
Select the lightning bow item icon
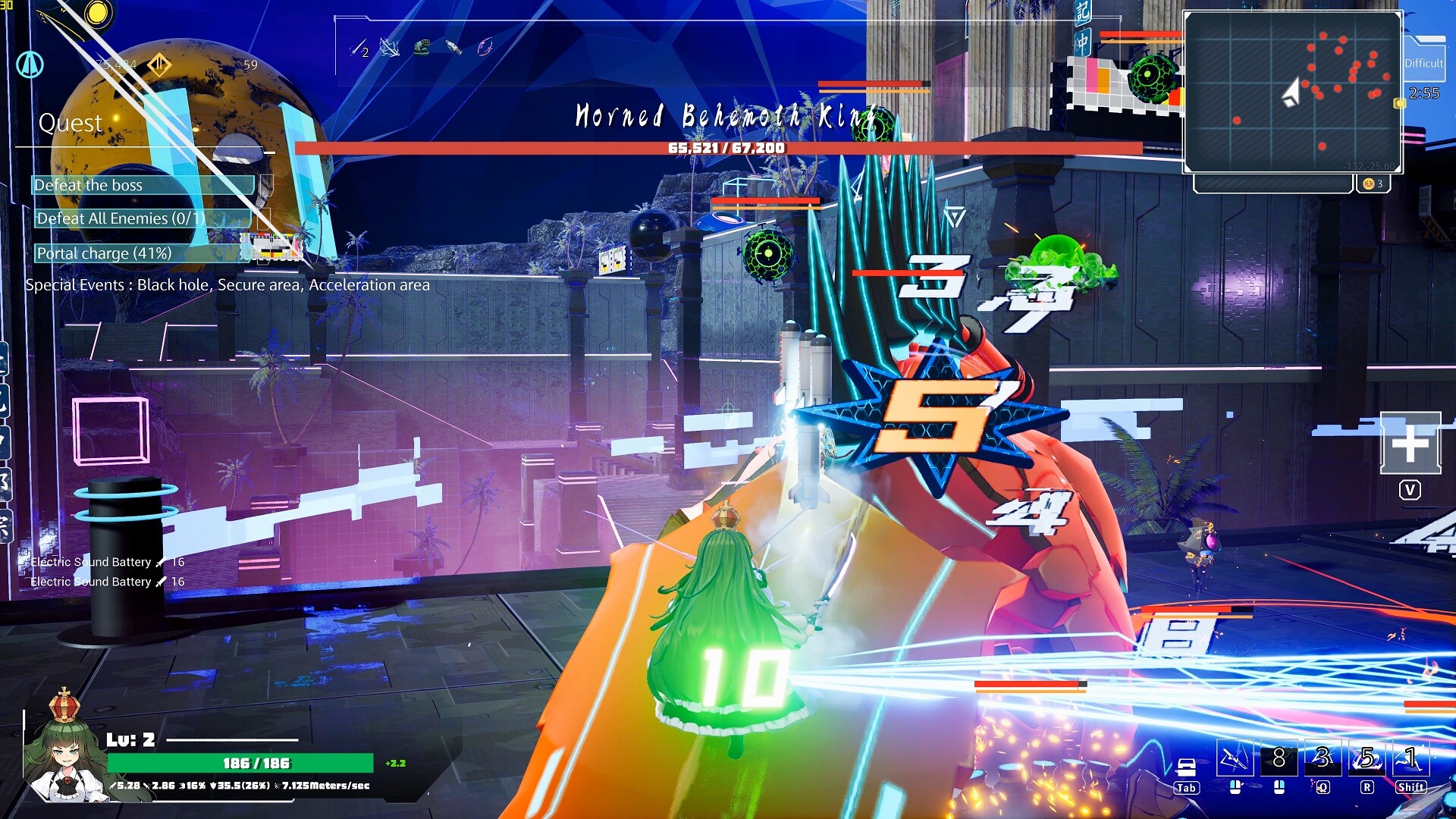(390, 48)
